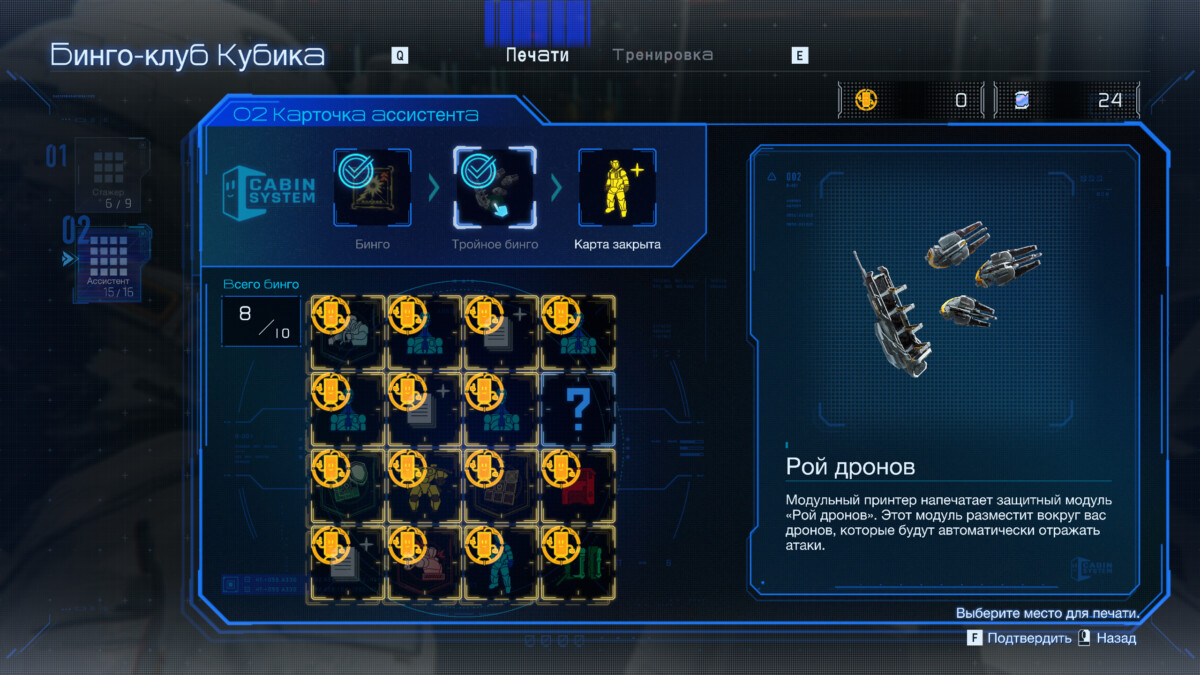The height and width of the screenshot is (675, 1200).
Task: Switch to the Тренировка tab
Action: 663,55
